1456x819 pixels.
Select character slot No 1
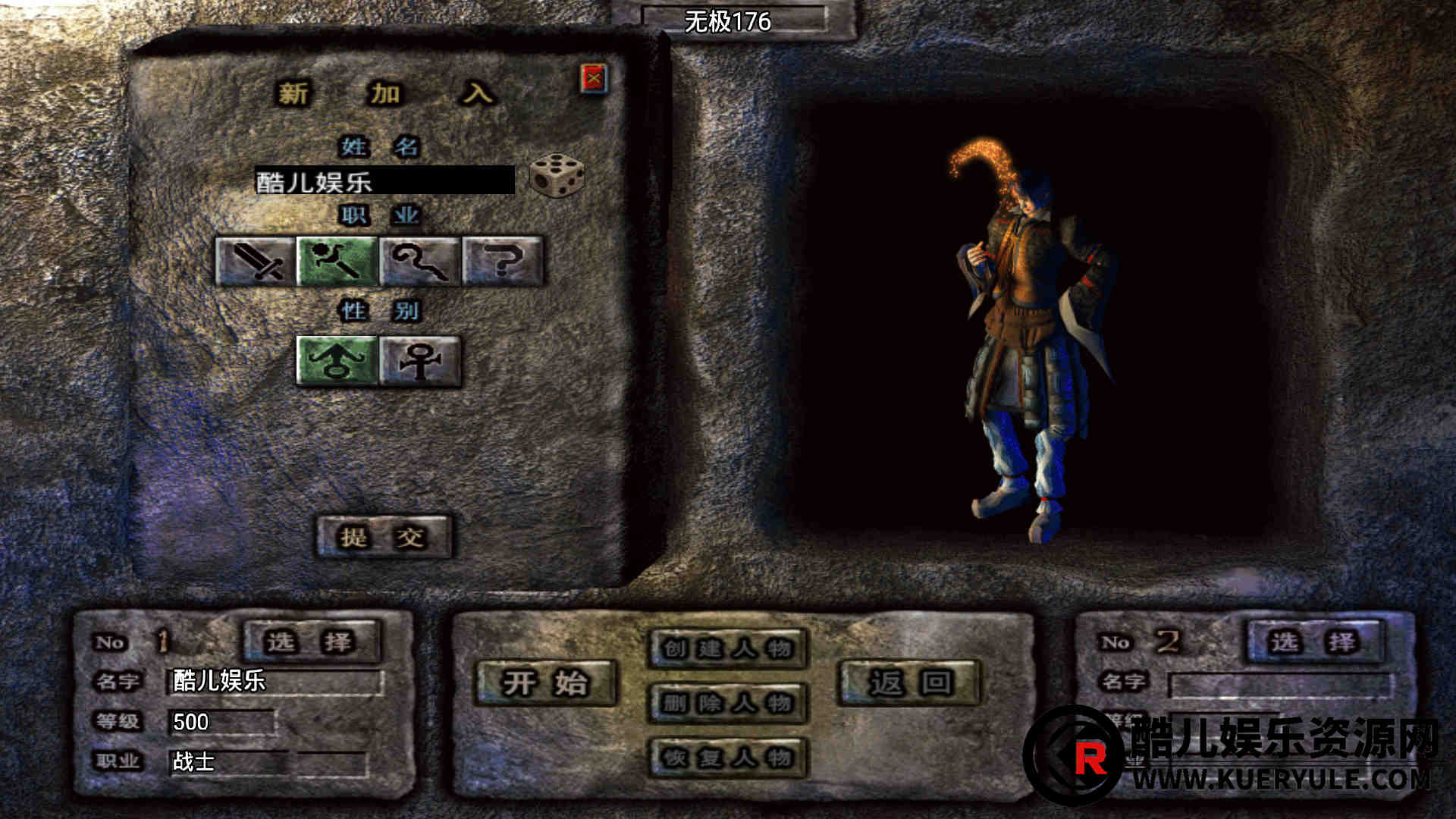click(x=311, y=642)
